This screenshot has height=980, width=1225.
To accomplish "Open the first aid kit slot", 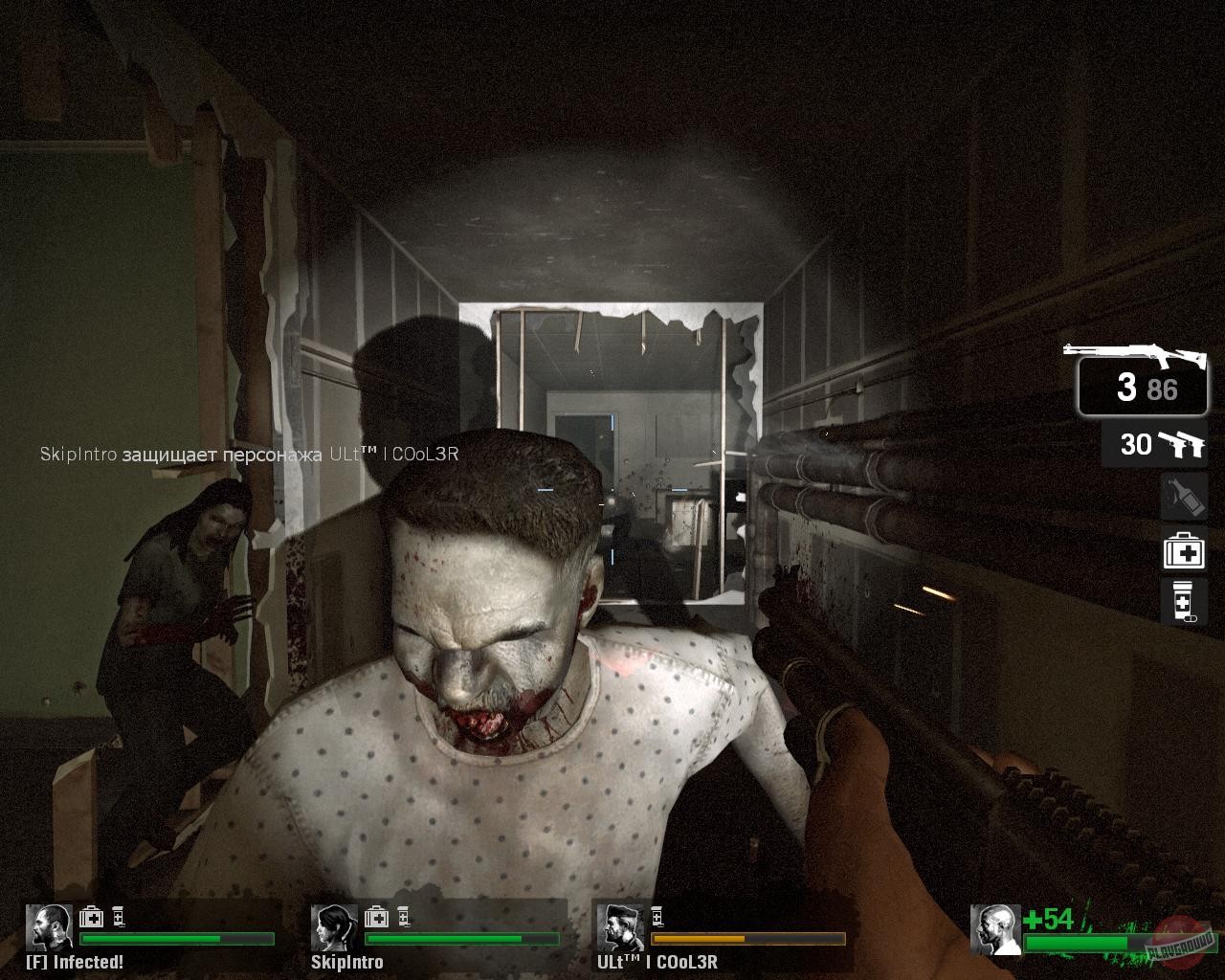I will tap(1184, 551).
